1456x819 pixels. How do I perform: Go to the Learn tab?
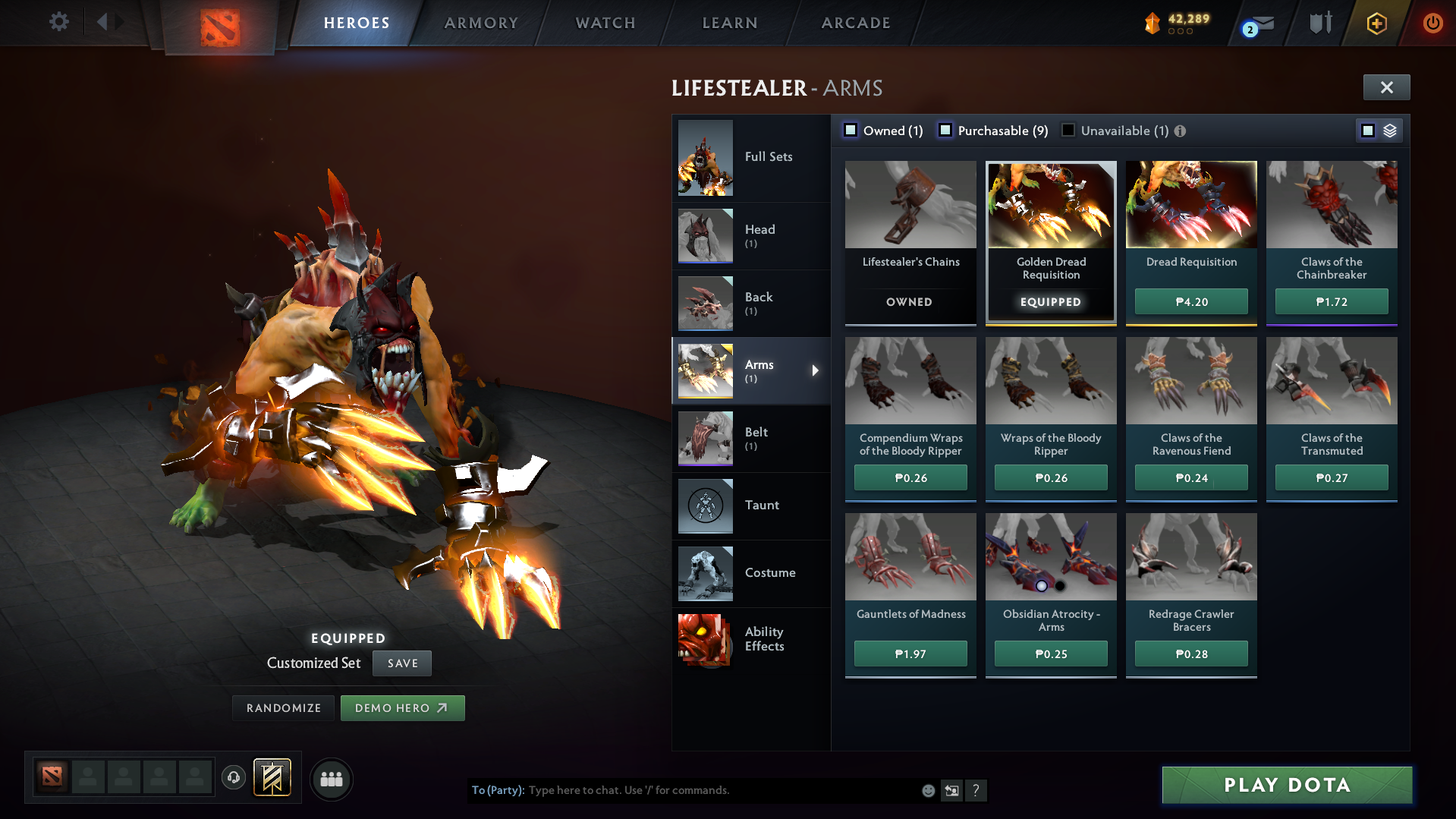(730, 23)
